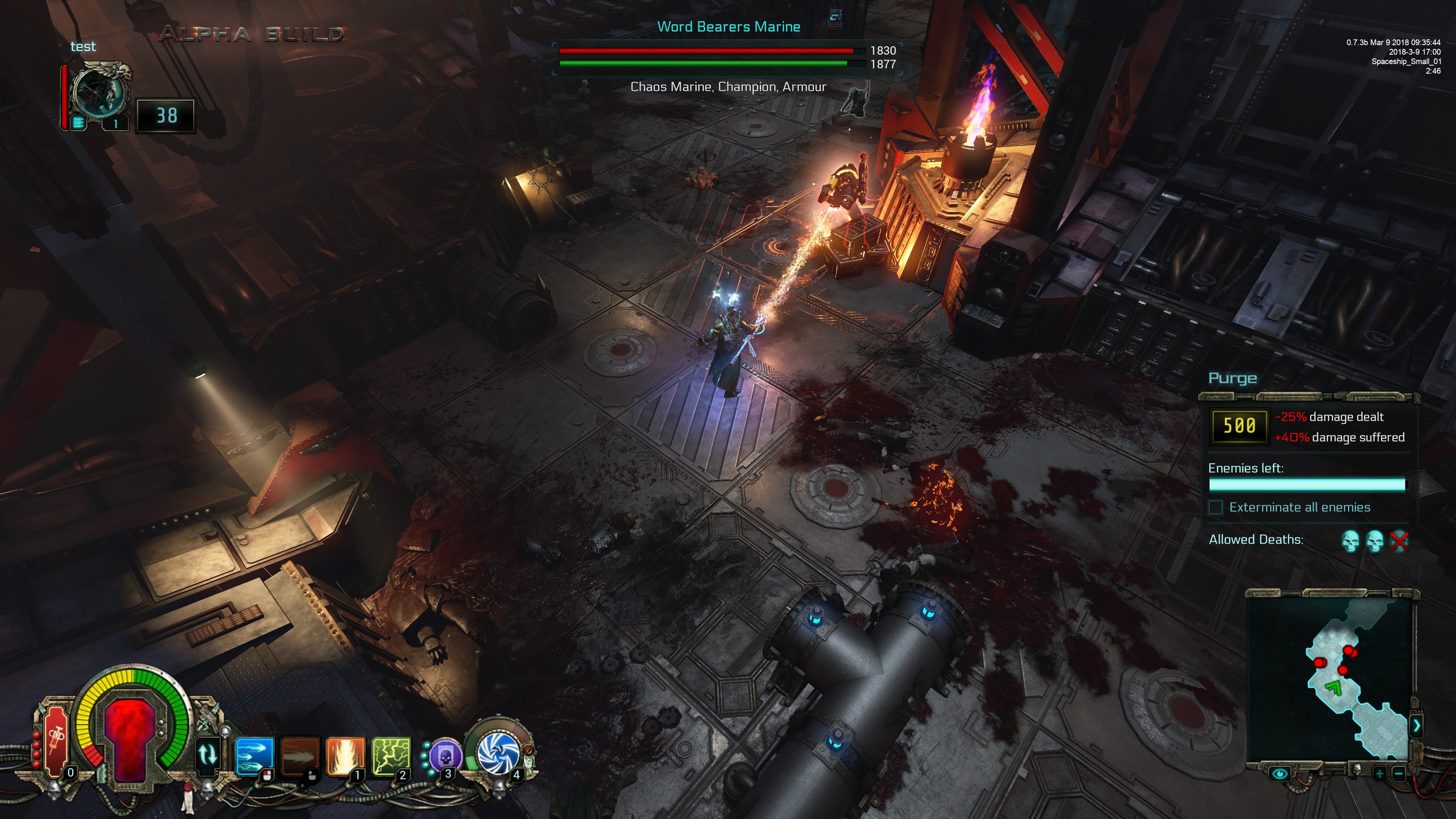Viewport: 1456px width, 819px height.
Task: Collapse the minimap with the arrow button
Action: pyautogui.click(x=1416, y=725)
